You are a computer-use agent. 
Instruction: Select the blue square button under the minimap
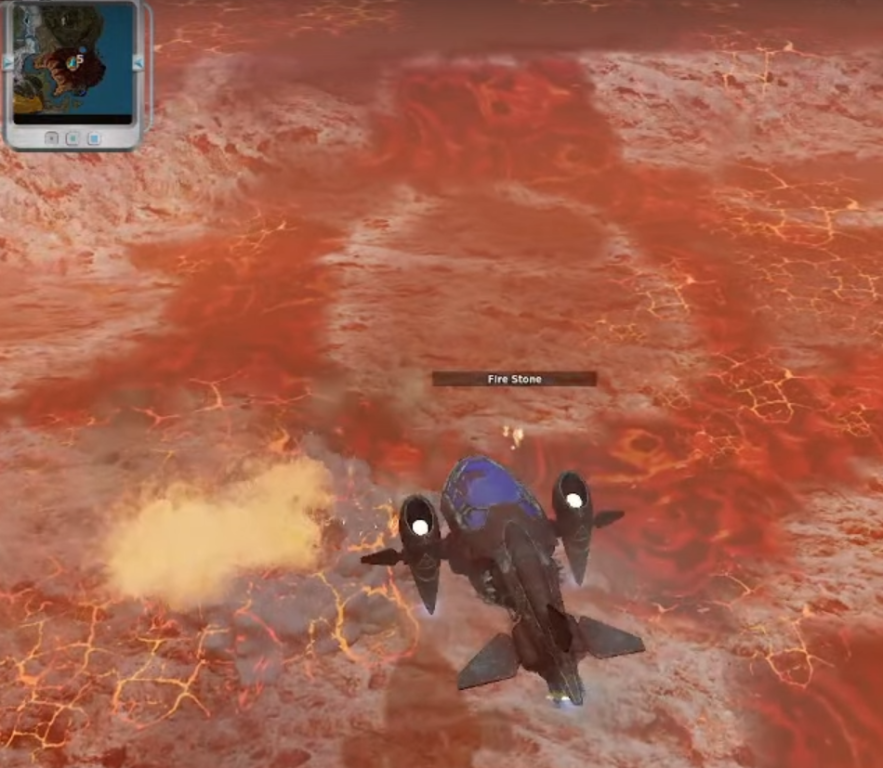pyautogui.click(x=93, y=137)
